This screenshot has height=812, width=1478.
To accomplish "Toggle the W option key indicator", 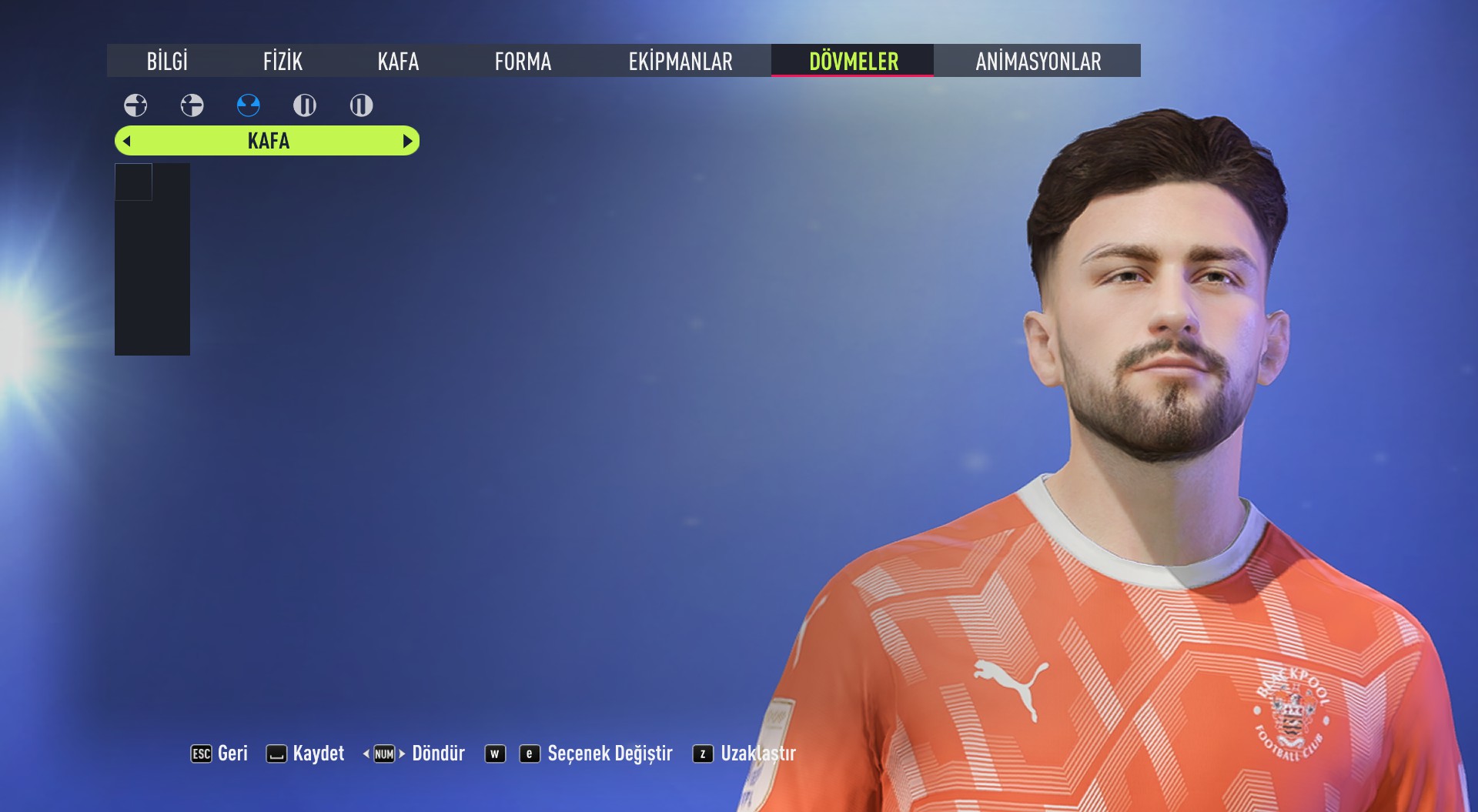I will point(495,754).
